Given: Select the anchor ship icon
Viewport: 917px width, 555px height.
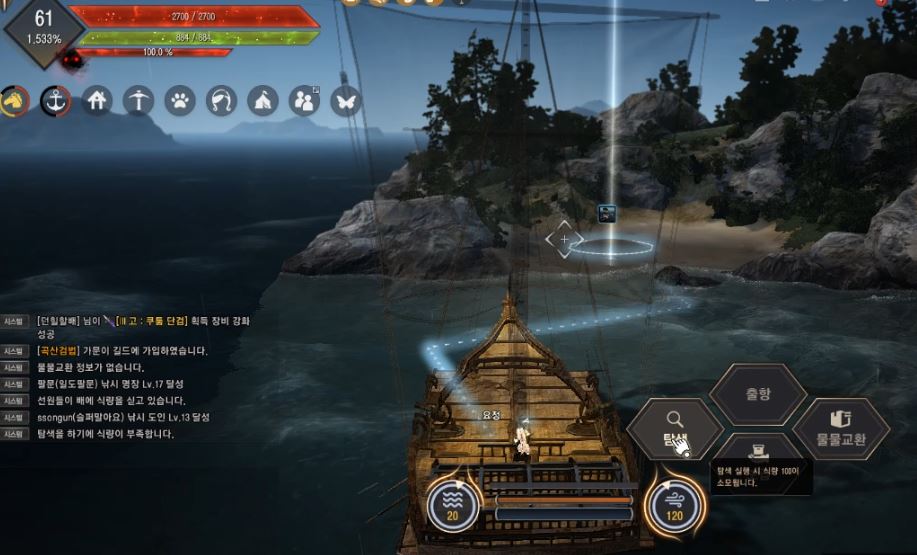Looking at the screenshot, I should (55, 100).
